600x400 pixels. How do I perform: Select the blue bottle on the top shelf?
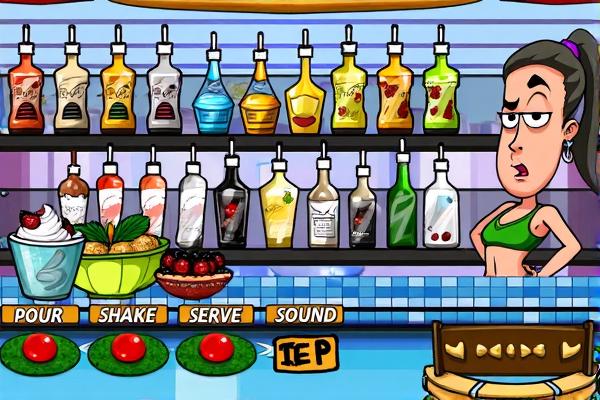coord(212,97)
